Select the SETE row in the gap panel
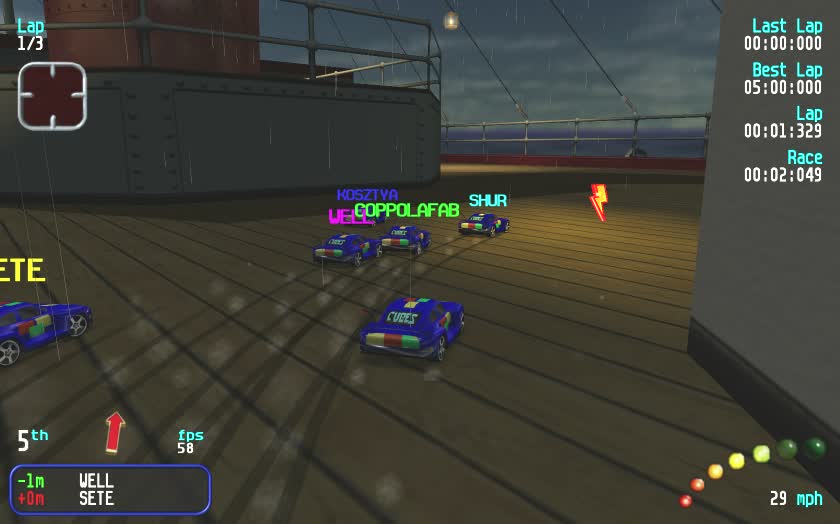 [x=110, y=498]
